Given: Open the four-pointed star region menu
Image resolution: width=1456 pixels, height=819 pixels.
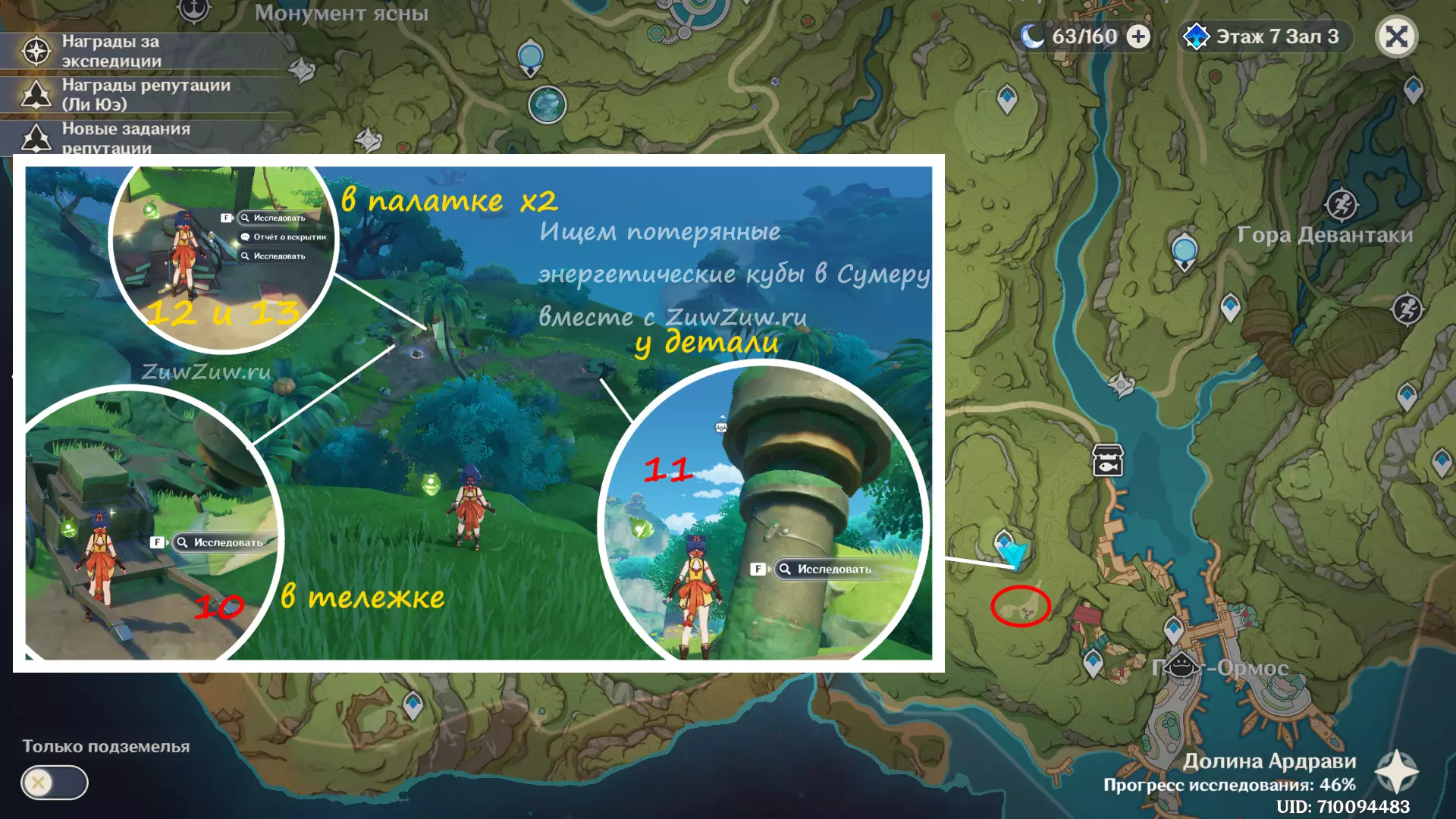Looking at the screenshot, I should pyautogui.click(x=1396, y=771).
